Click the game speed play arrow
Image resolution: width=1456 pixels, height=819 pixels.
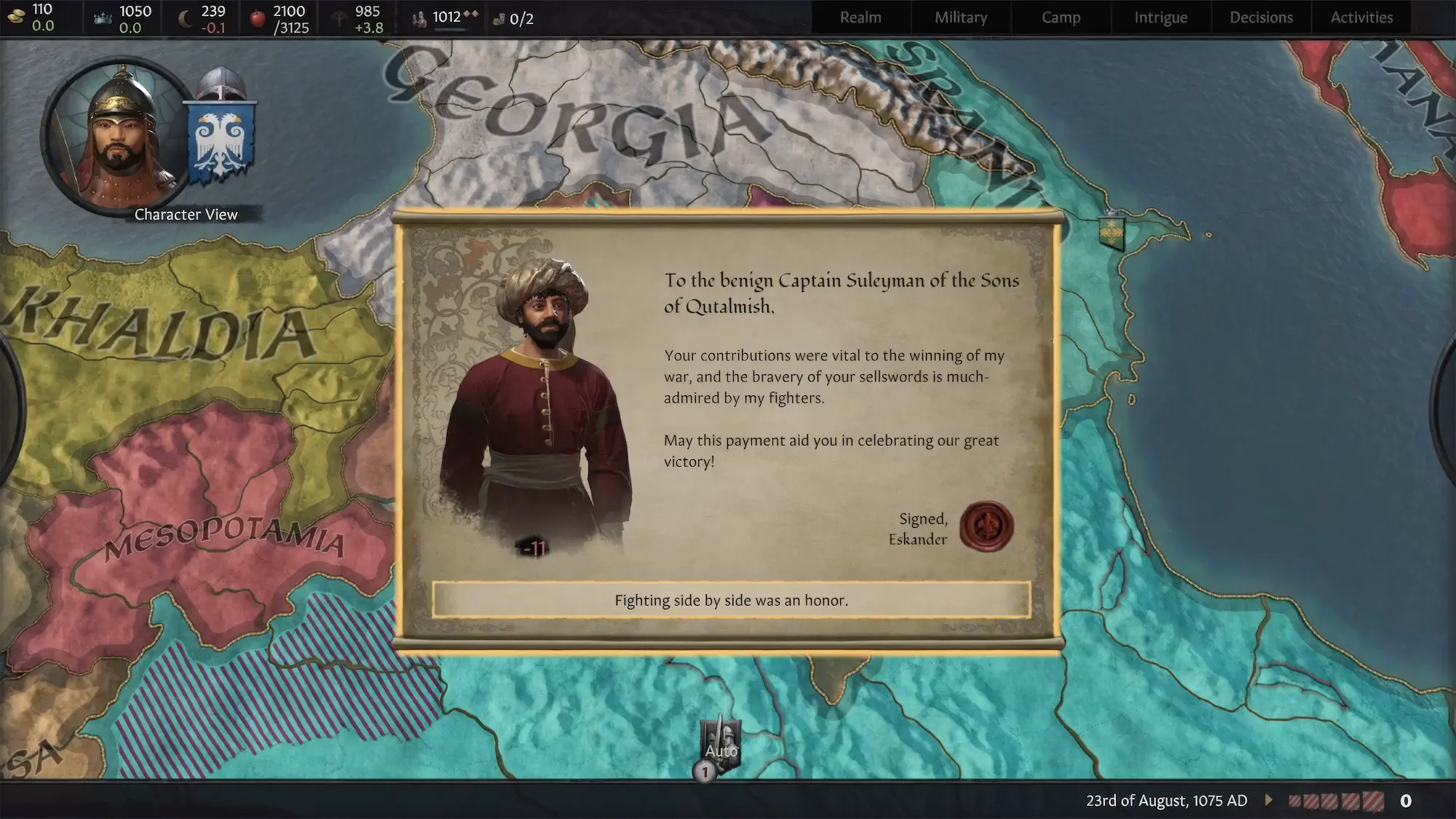click(x=1269, y=800)
